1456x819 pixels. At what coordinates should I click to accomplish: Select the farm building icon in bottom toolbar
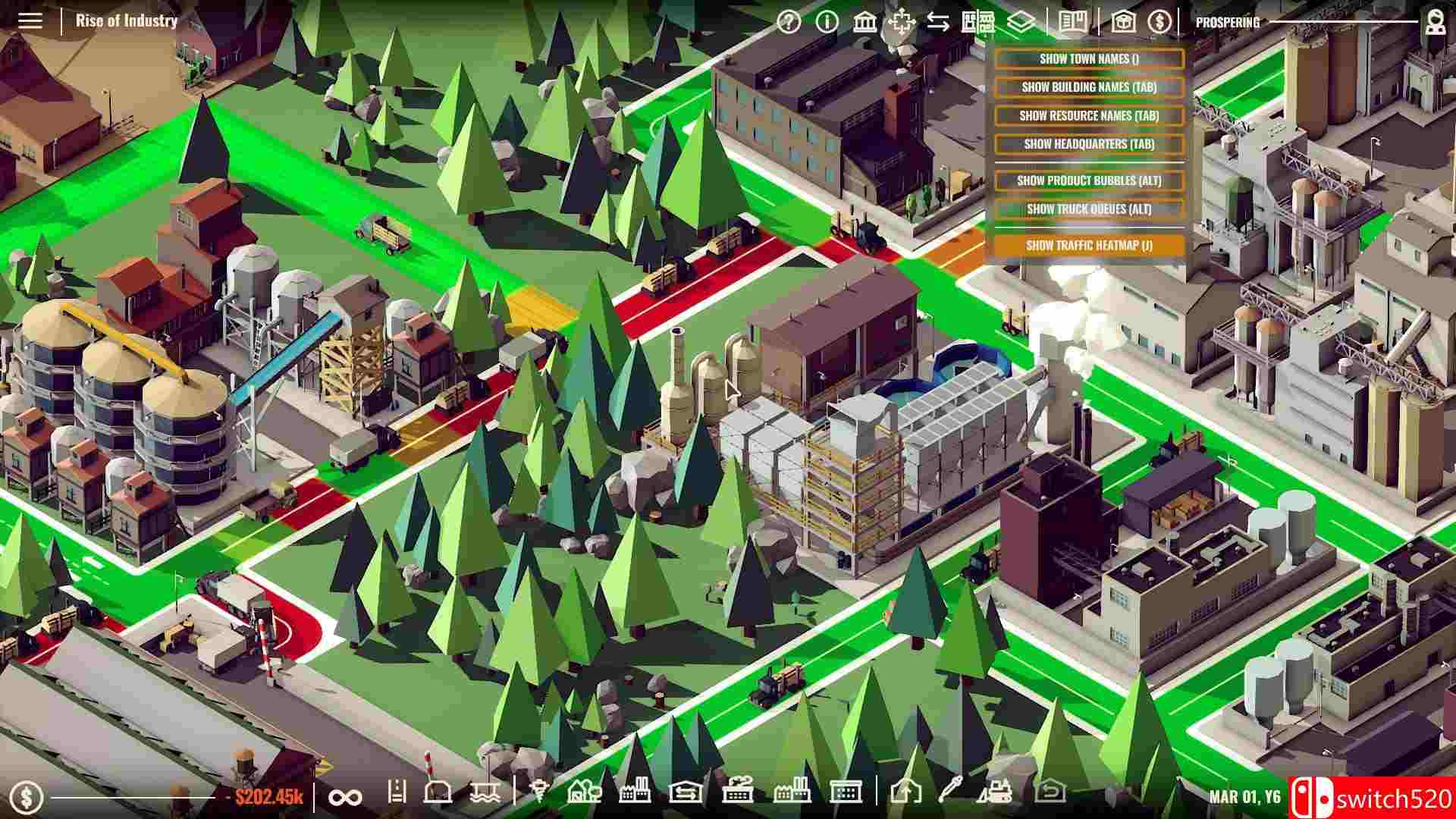(x=585, y=796)
